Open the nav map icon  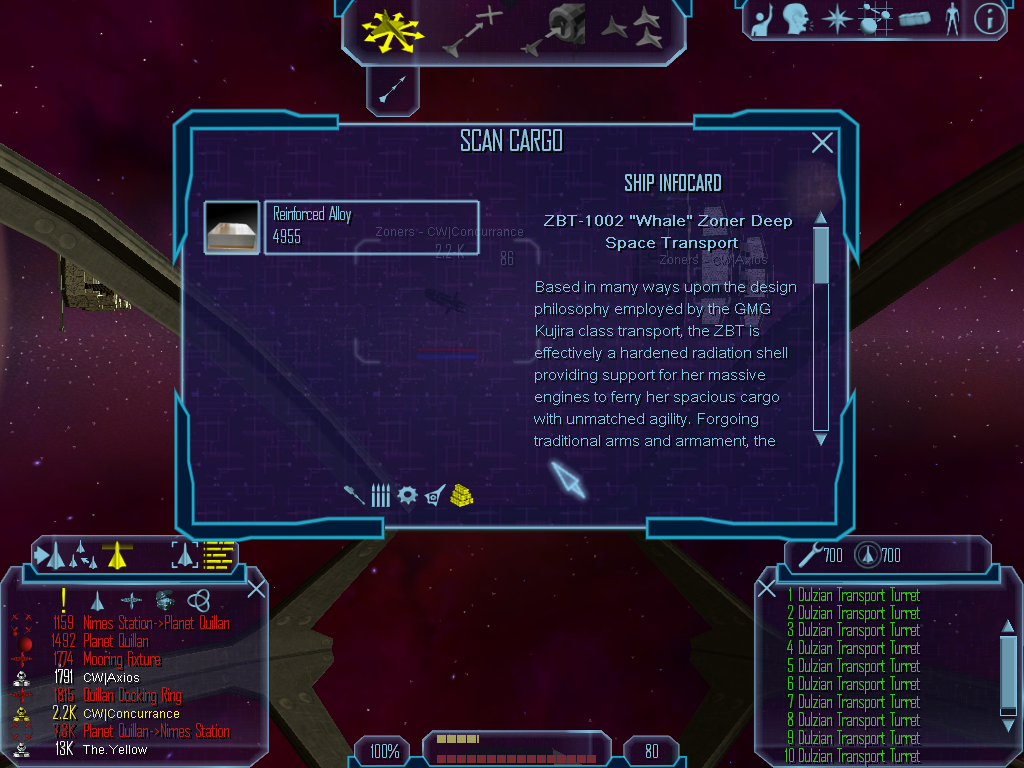[877, 18]
